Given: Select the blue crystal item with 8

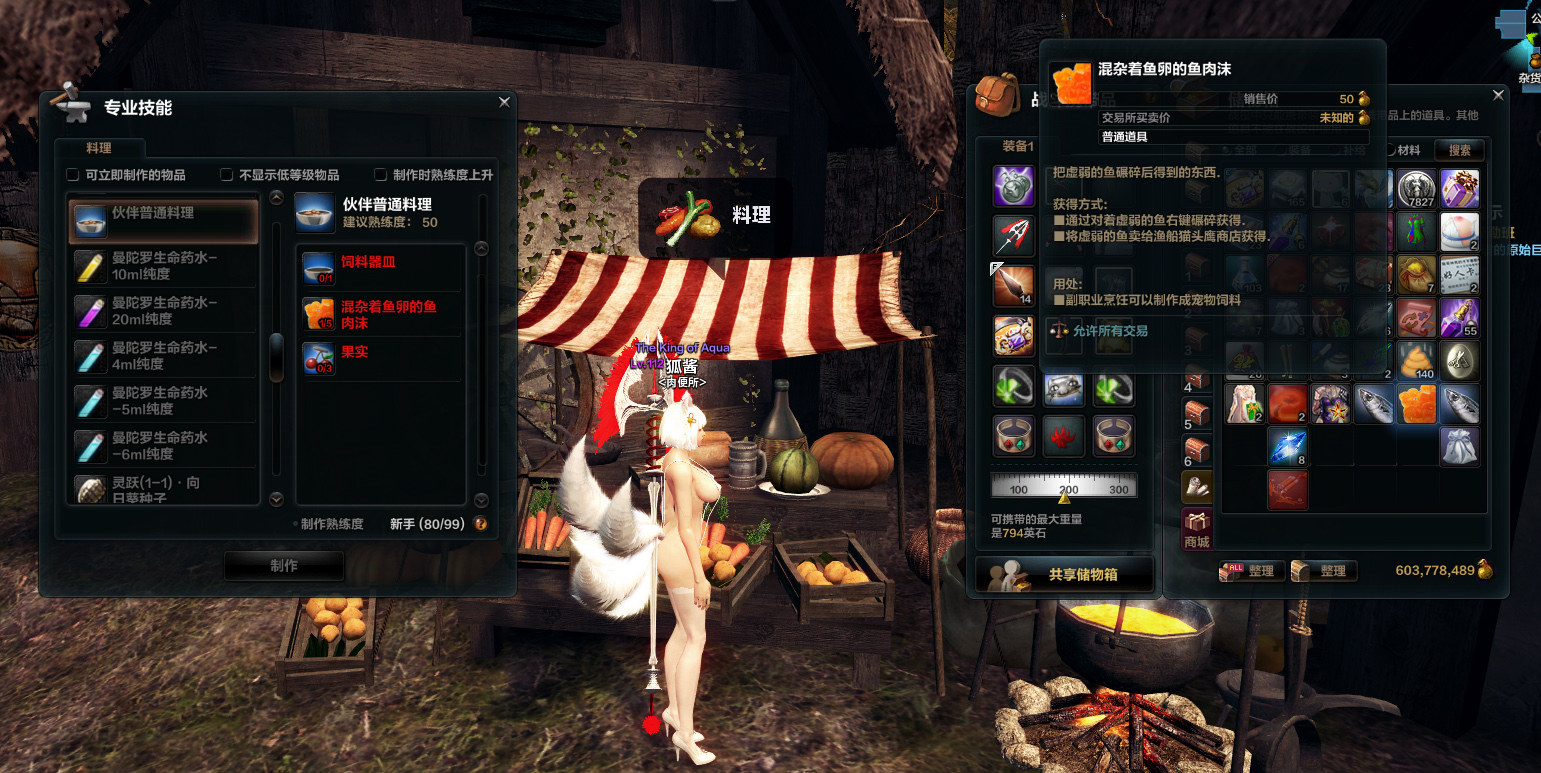Looking at the screenshot, I should 1288,447.
